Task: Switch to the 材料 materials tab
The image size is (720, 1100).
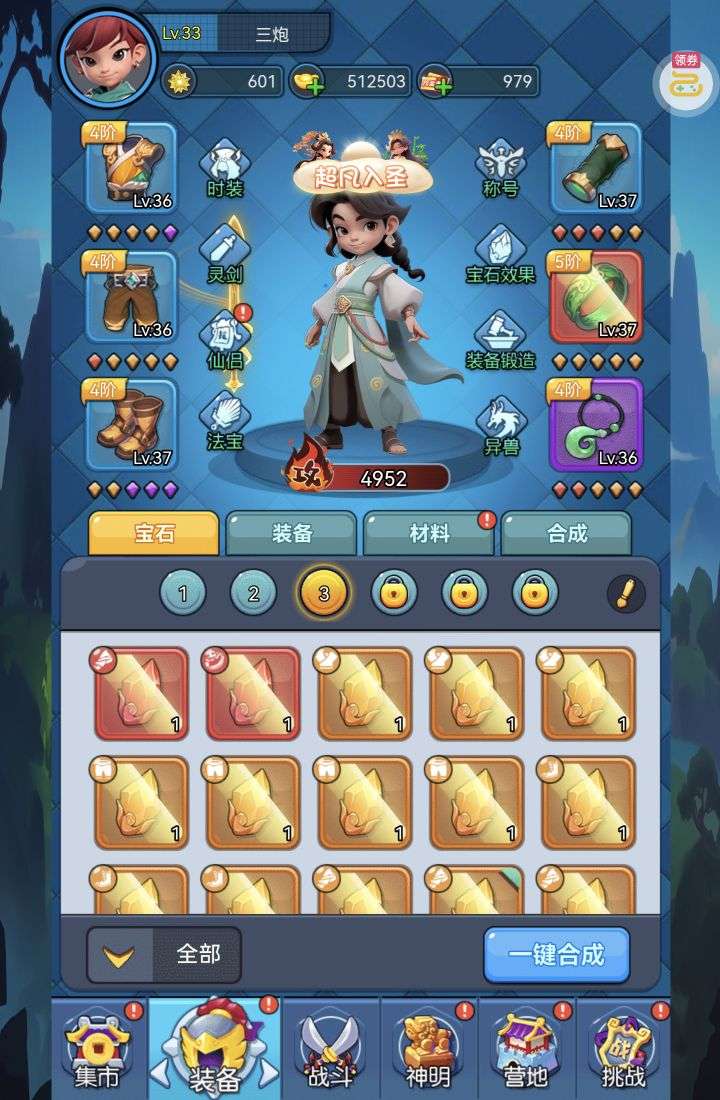Action: click(429, 534)
